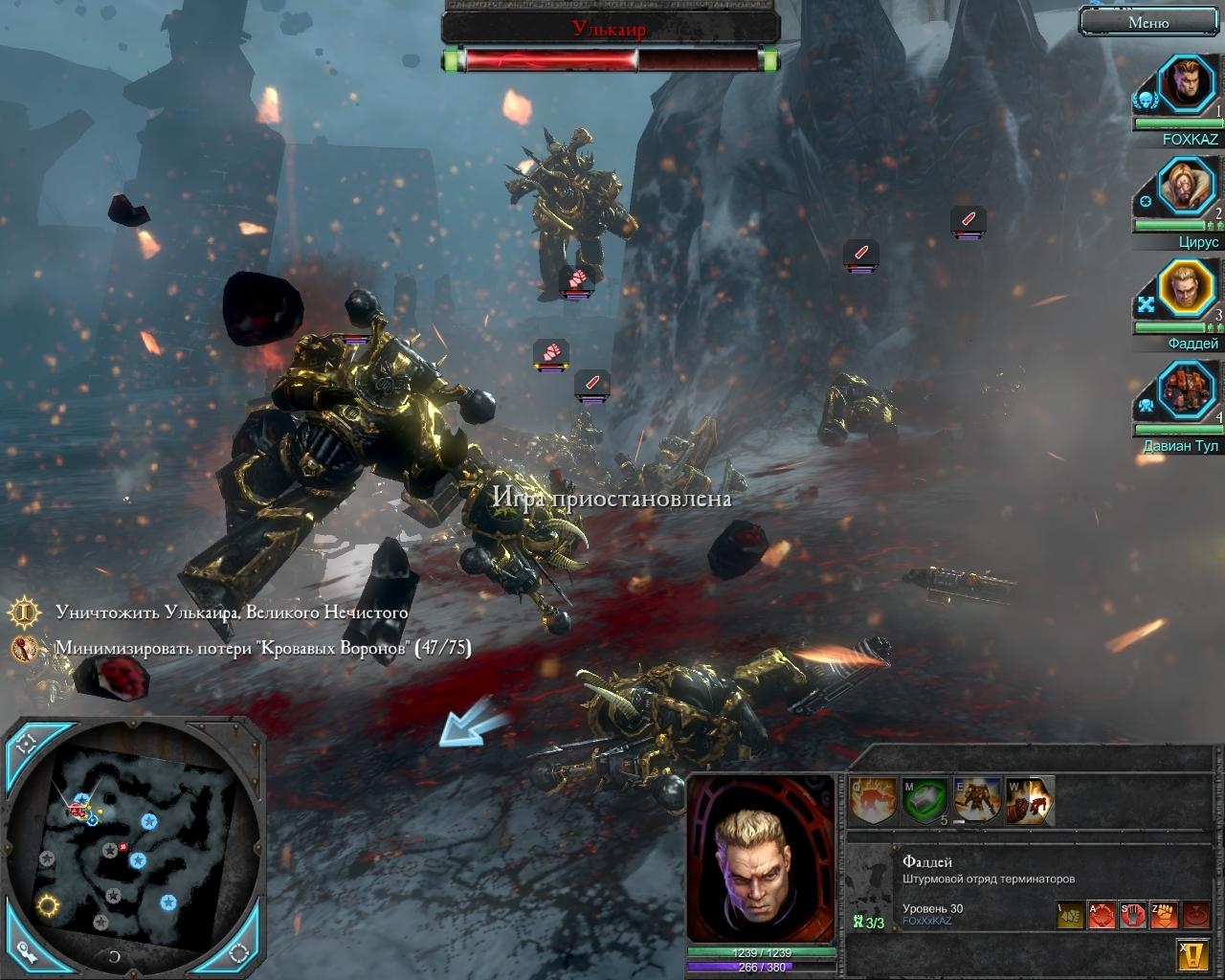The image size is (1225, 980).
Task: Choose the red raised-fist melee command
Action: [x=1163, y=916]
